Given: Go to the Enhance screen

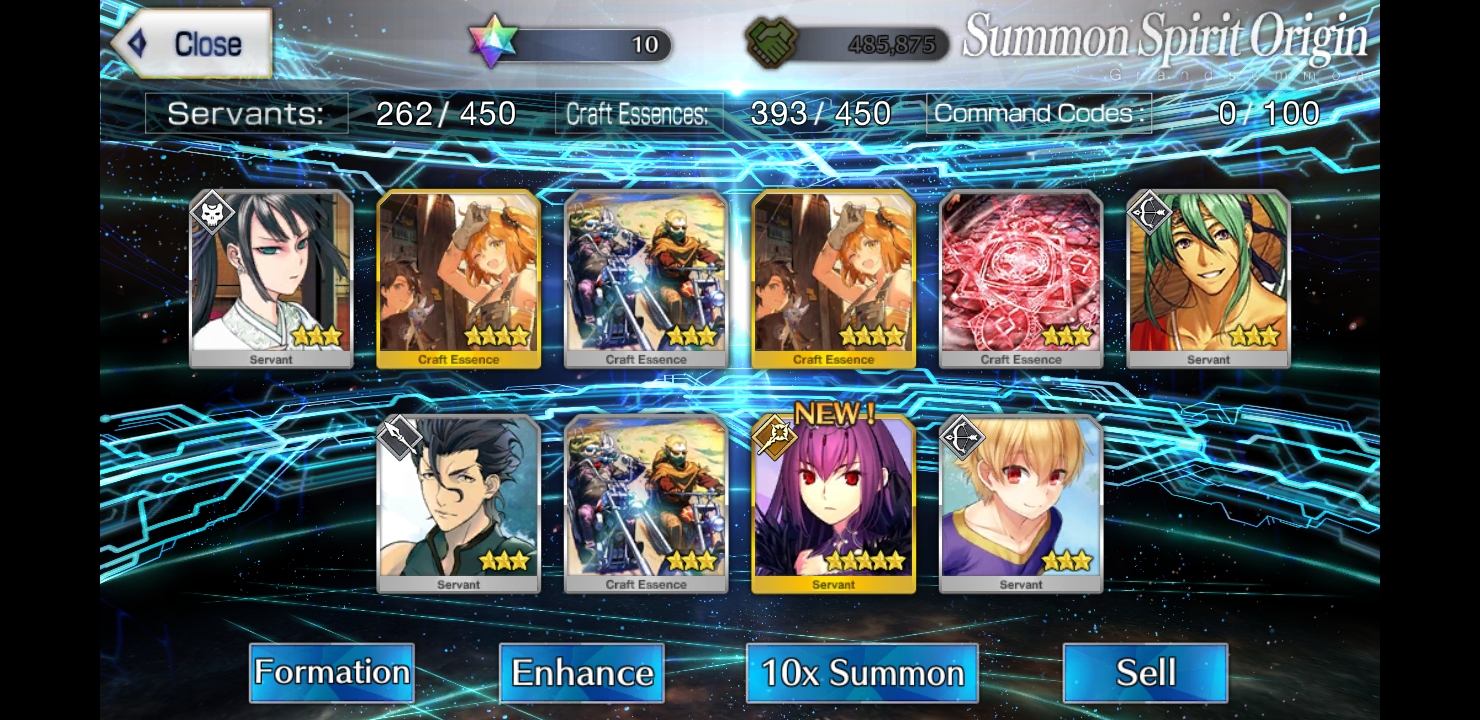Looking at the screenshot, I should pyautogui.click(x=582, y=672).
